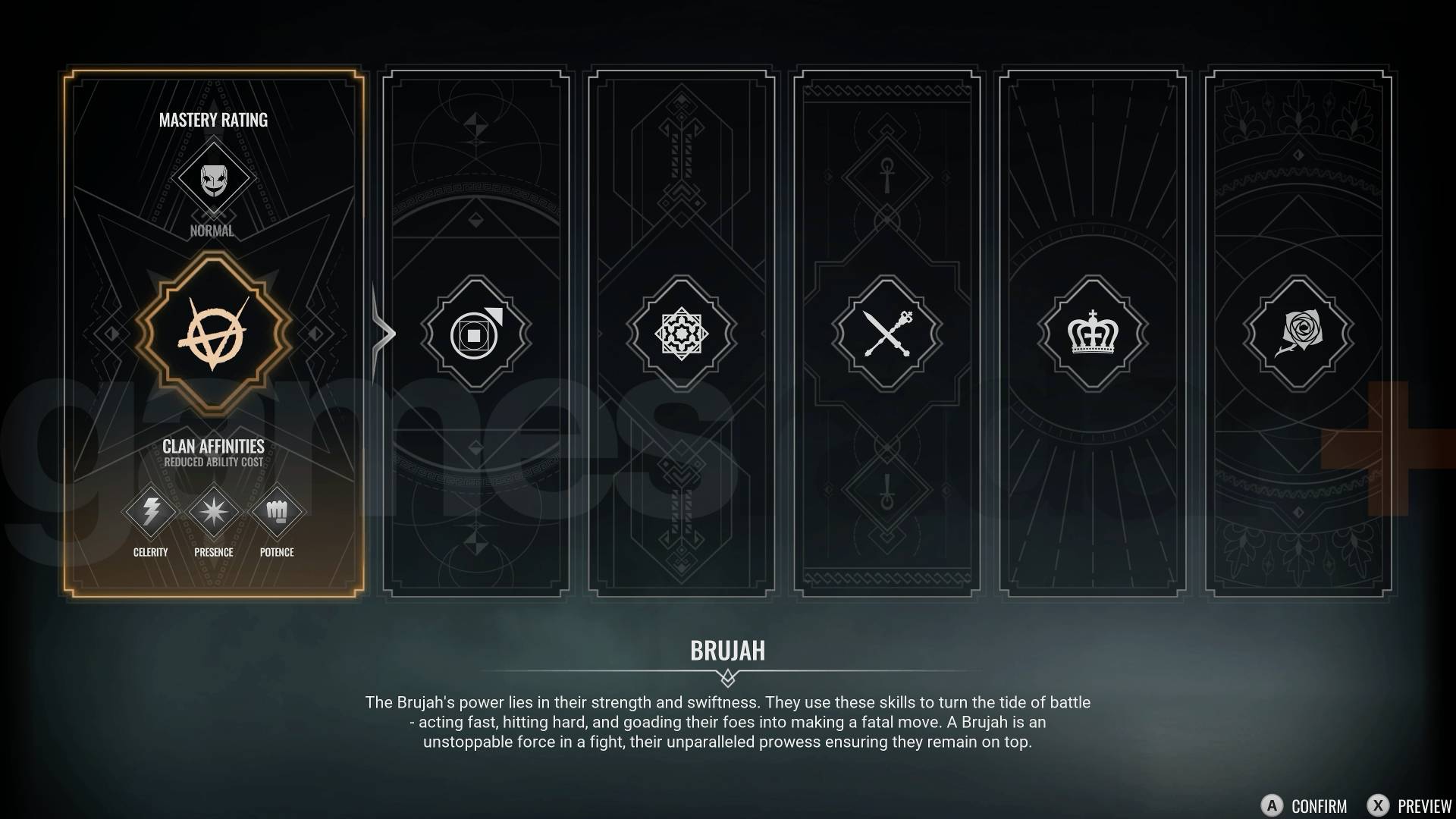Choose the clan card with circle-and-square emblem
Screen dimensions: 1456x819
475,334
